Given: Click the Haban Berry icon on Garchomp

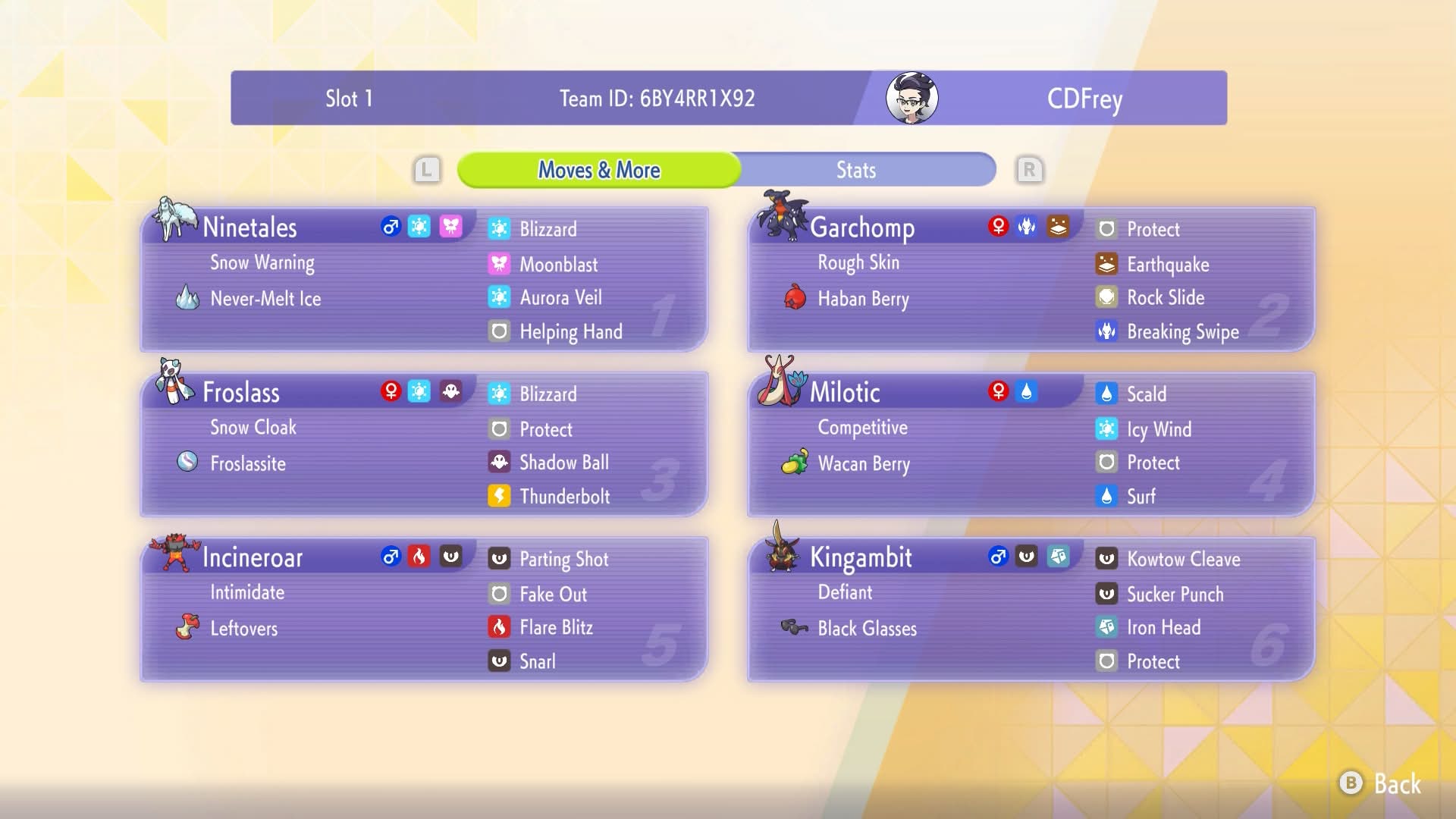Looking at the screenshot, I should coord(794,298).
